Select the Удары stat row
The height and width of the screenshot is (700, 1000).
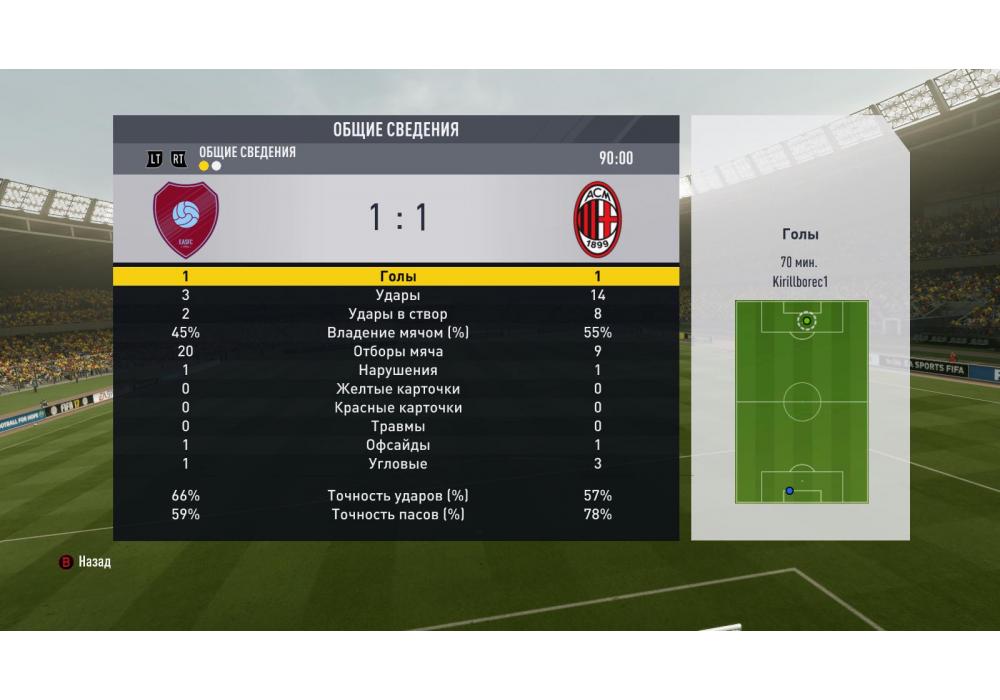[x=397, y=296]
